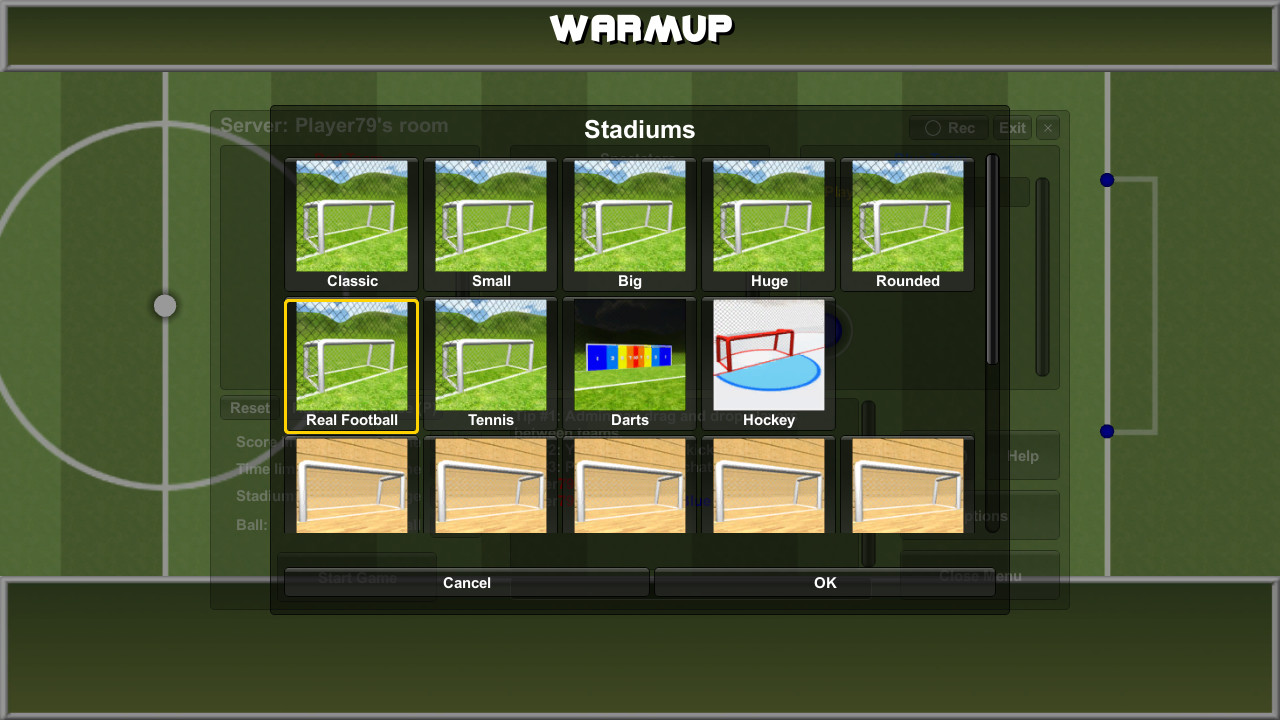Pick the last indoor stadium in bottom row
This screenshot has height=720, width=1280.
point(907,485)
